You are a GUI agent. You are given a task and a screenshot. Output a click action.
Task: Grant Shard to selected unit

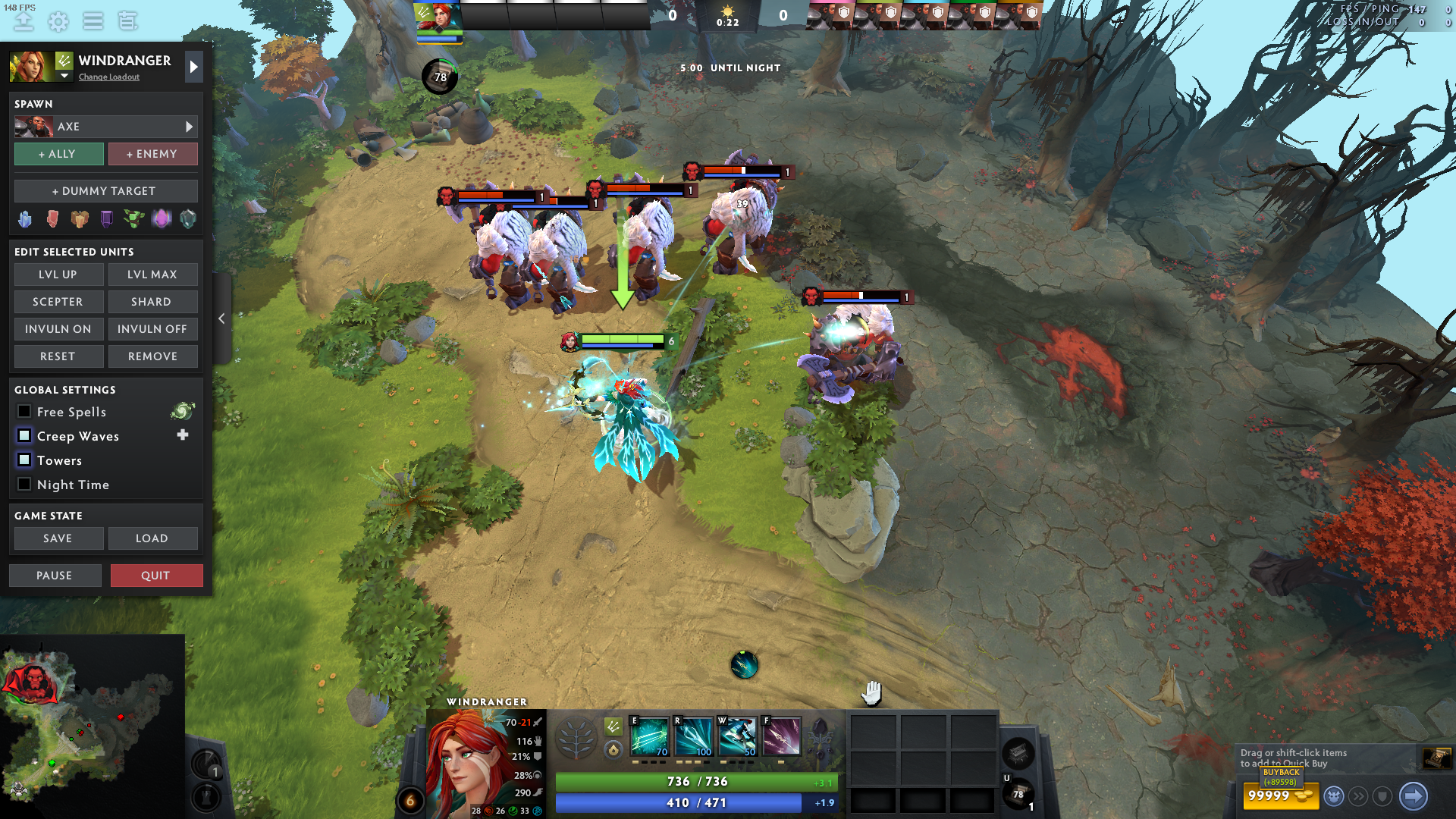(x=152, y=302)
